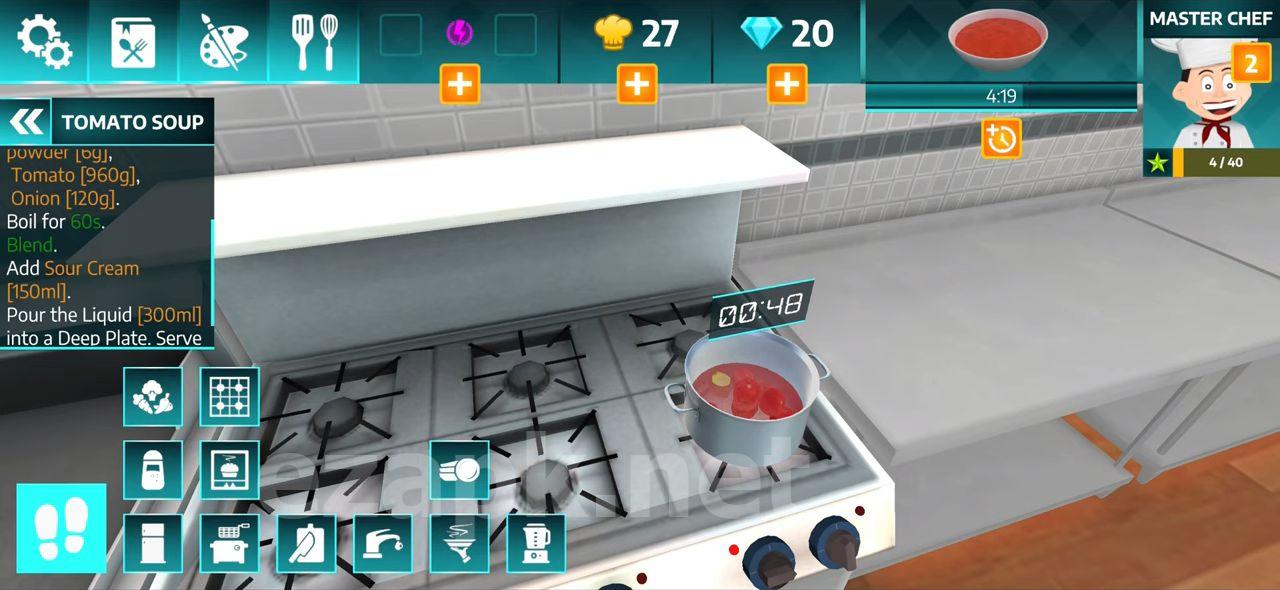Image resolution: width=1280 pixels, height=590 pixels.
Task: Buy more chef hat coins
Action: coord(637,85)
